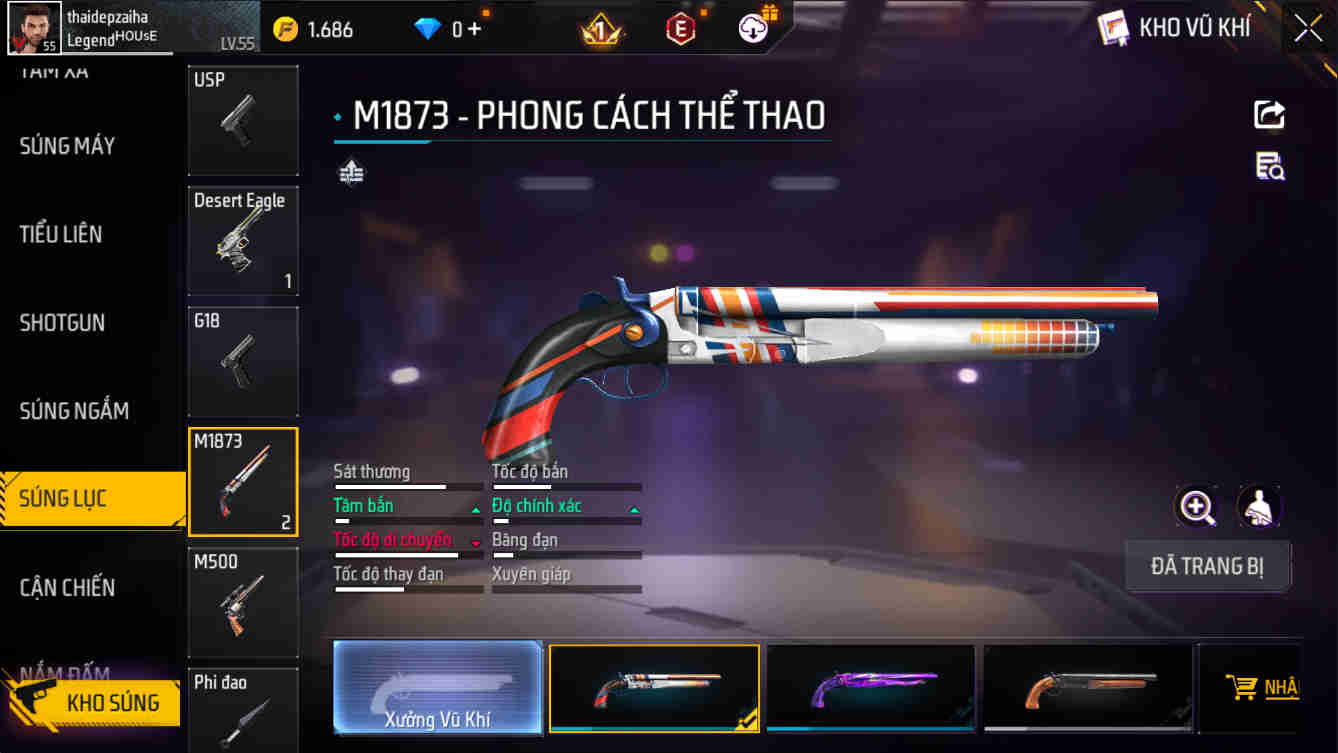Screen dimensions: 1338x753
Task: Select the G18 pistol slot
Action: [x=243, y=361]
